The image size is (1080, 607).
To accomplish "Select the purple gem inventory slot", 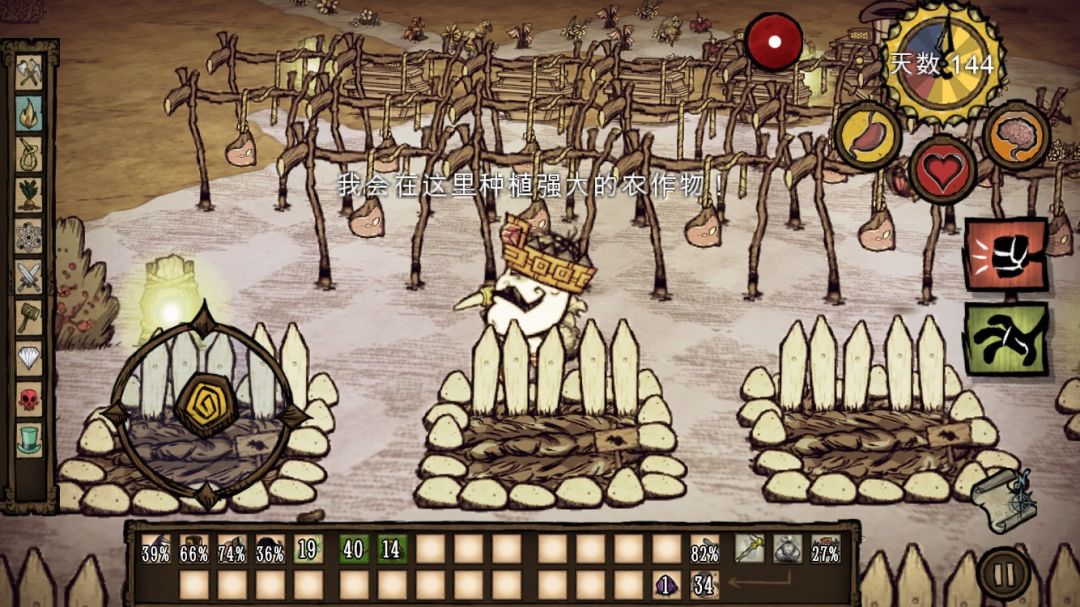I will click(665, 584).
